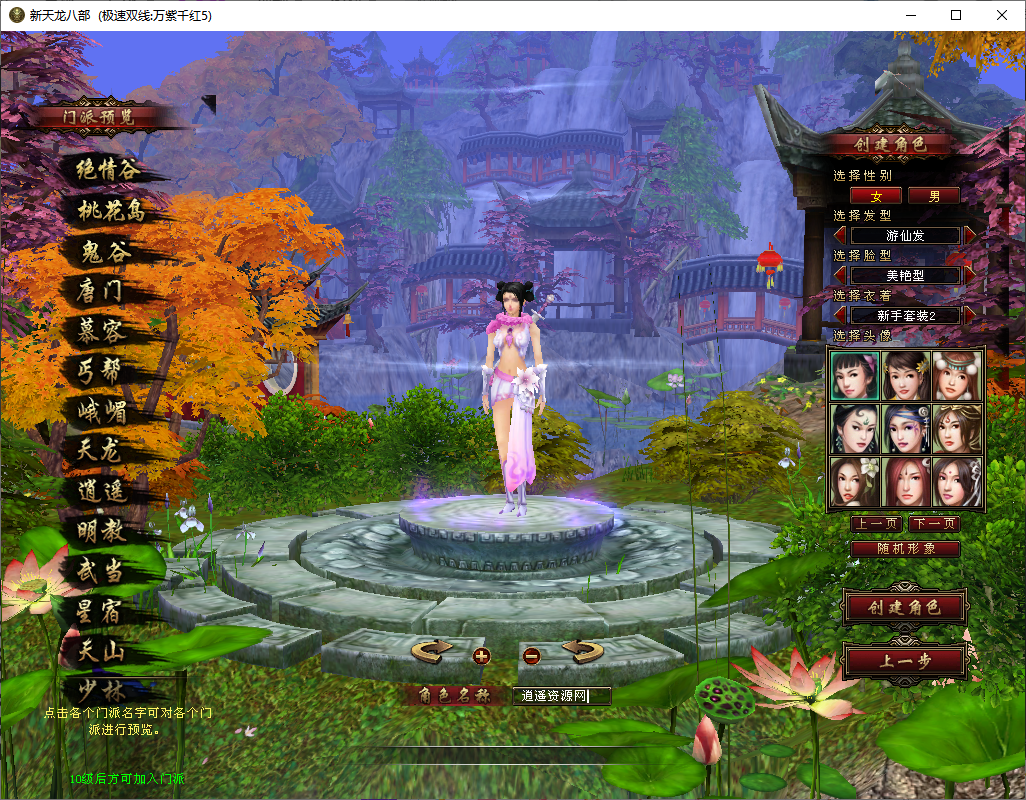The width and height of the screenshot is (1026, 800).
Task: Randomize appearance with 随机形象
Action: (x=906, y=549)
